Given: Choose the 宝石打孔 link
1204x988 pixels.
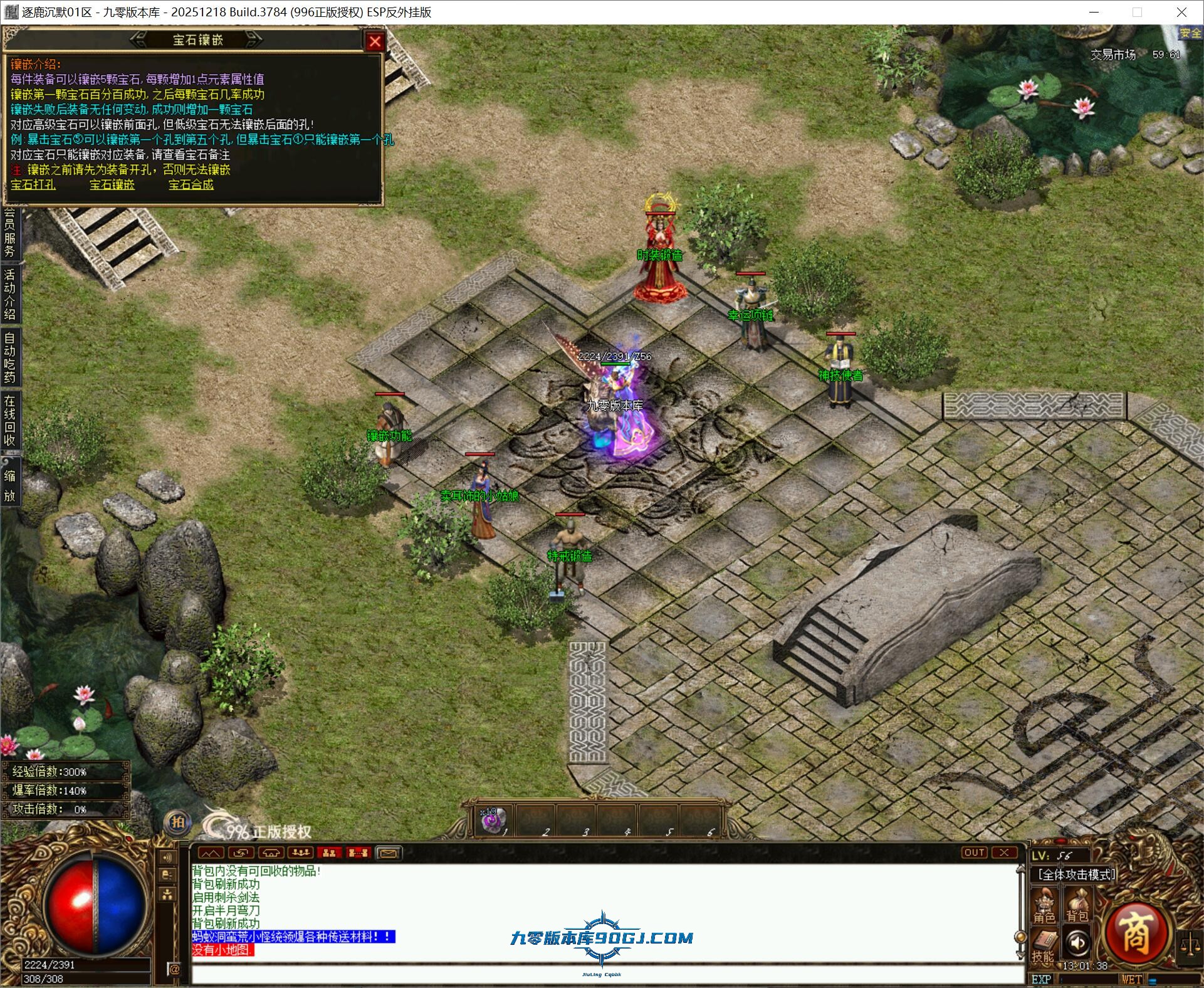Looking at the screenshot, I should coord(33,185).
